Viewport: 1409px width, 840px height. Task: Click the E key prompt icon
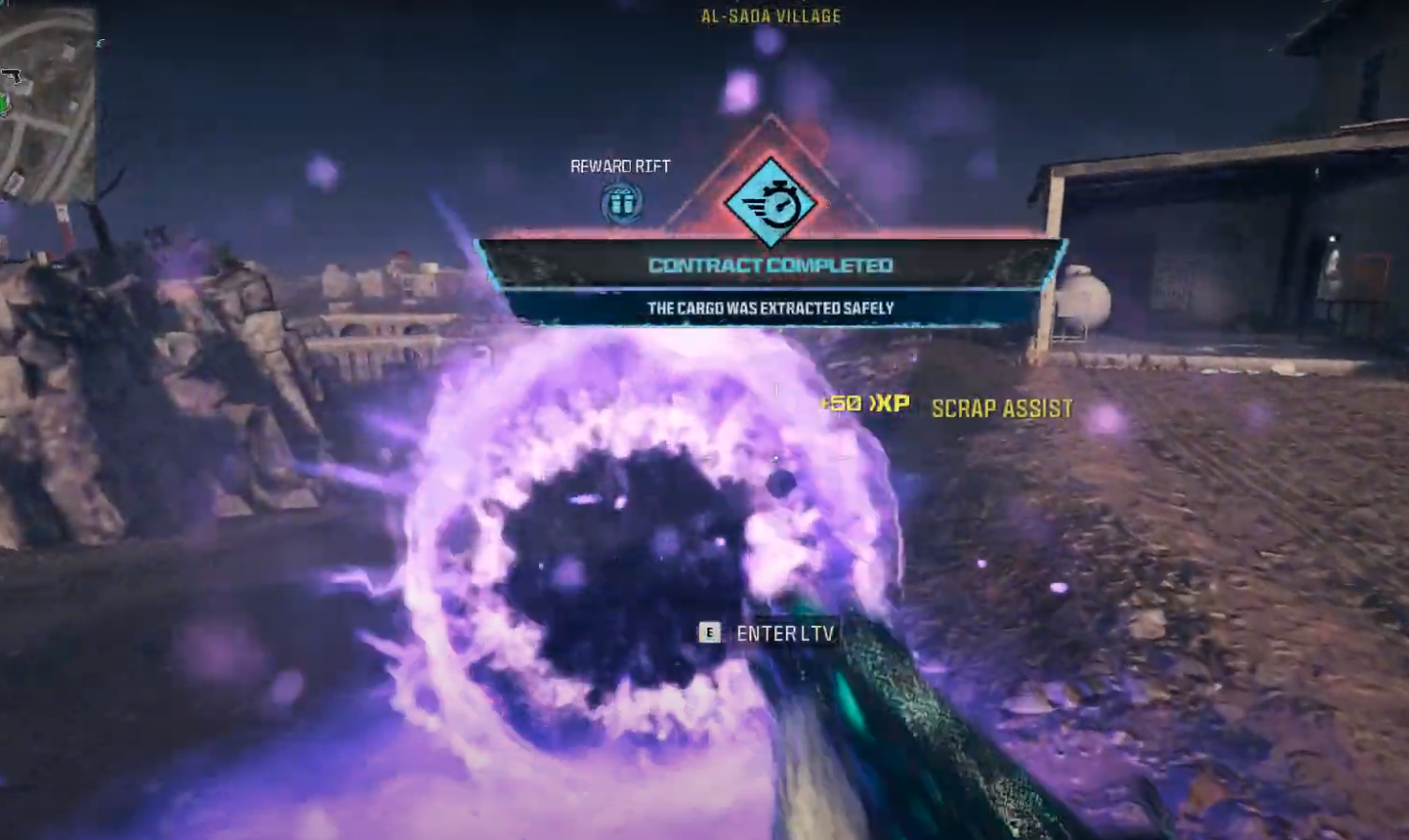(x=708, y=632)
